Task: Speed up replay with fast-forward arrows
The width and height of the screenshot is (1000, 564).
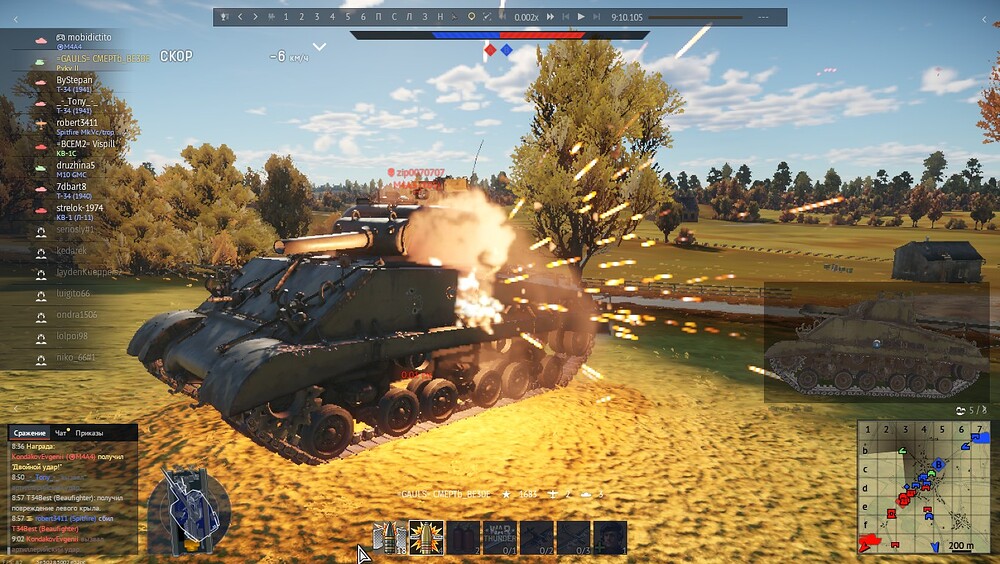Action: [x=550, y=17]
